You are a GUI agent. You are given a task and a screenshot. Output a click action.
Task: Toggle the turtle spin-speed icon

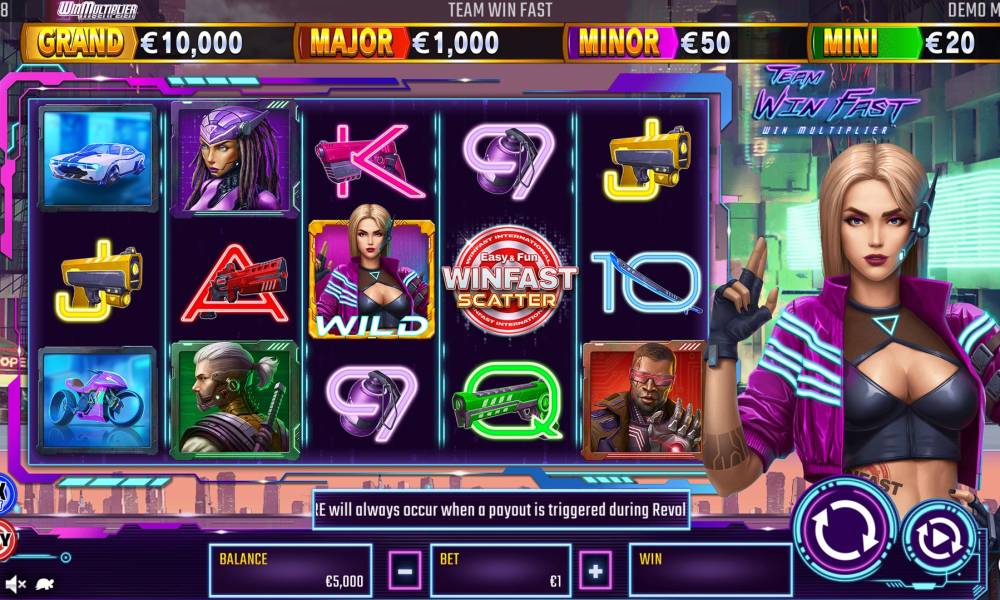coord(44,583)
